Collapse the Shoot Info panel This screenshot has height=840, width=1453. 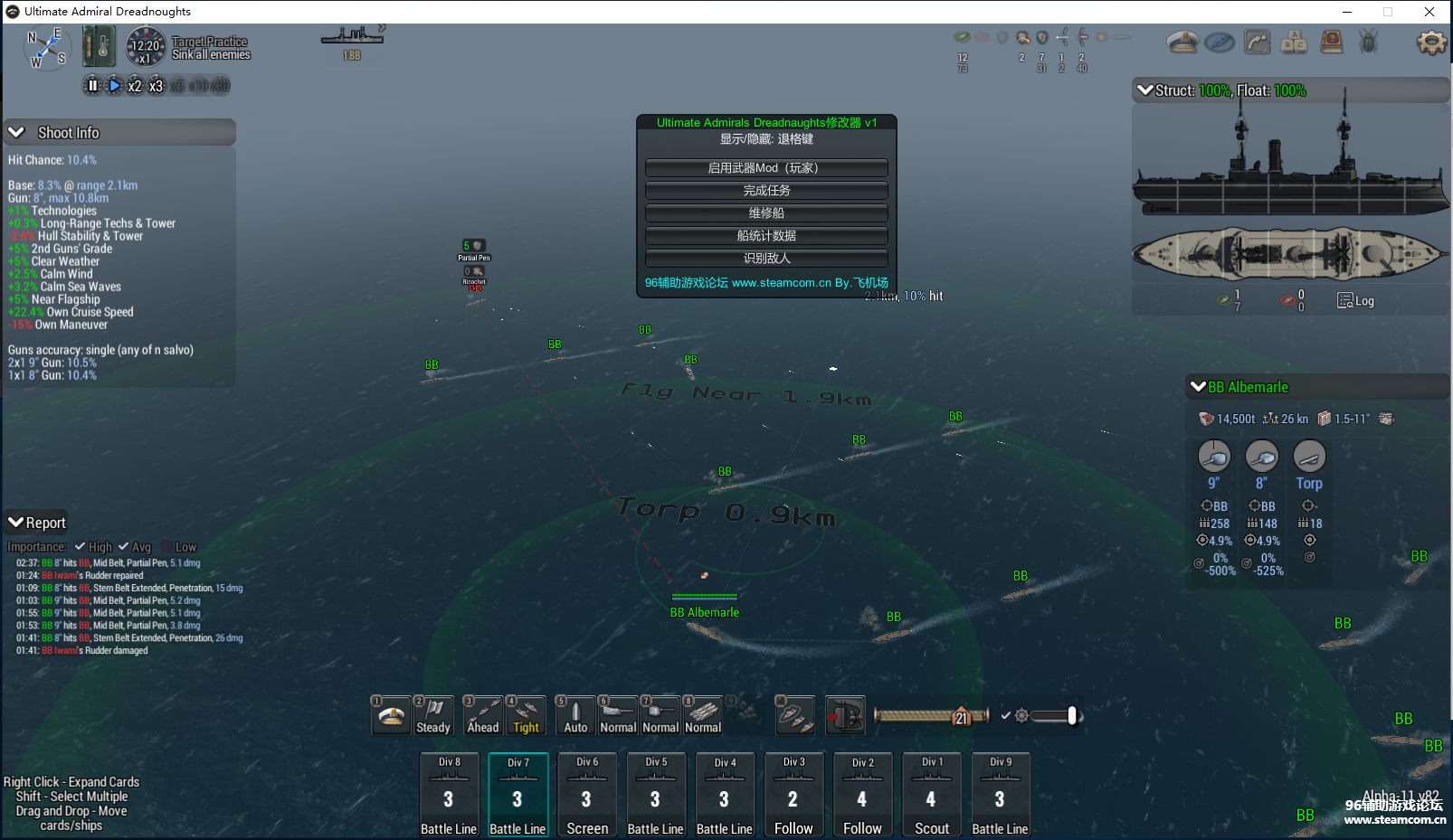coord(16,133)
